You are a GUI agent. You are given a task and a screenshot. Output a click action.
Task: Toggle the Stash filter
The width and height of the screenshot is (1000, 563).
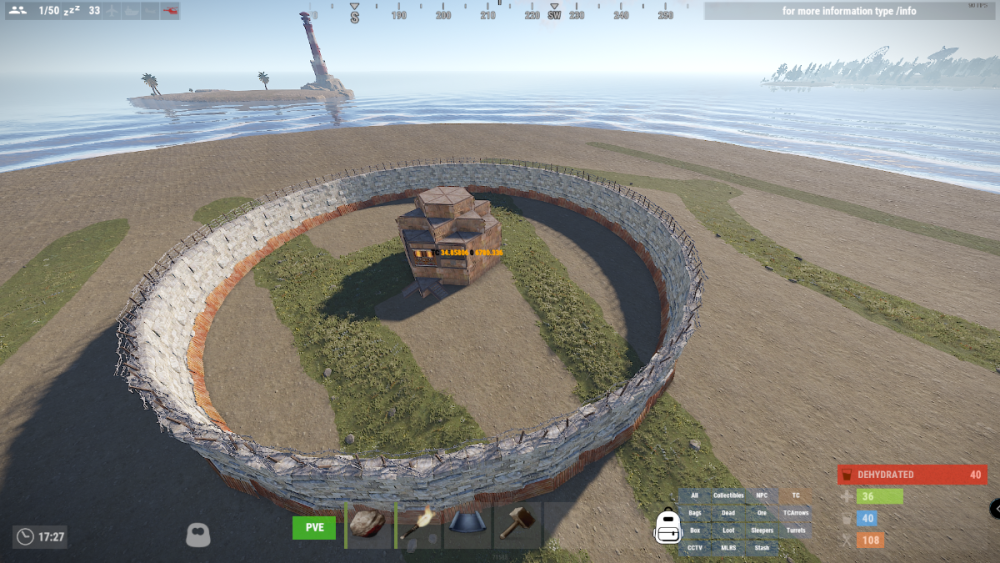762,547
